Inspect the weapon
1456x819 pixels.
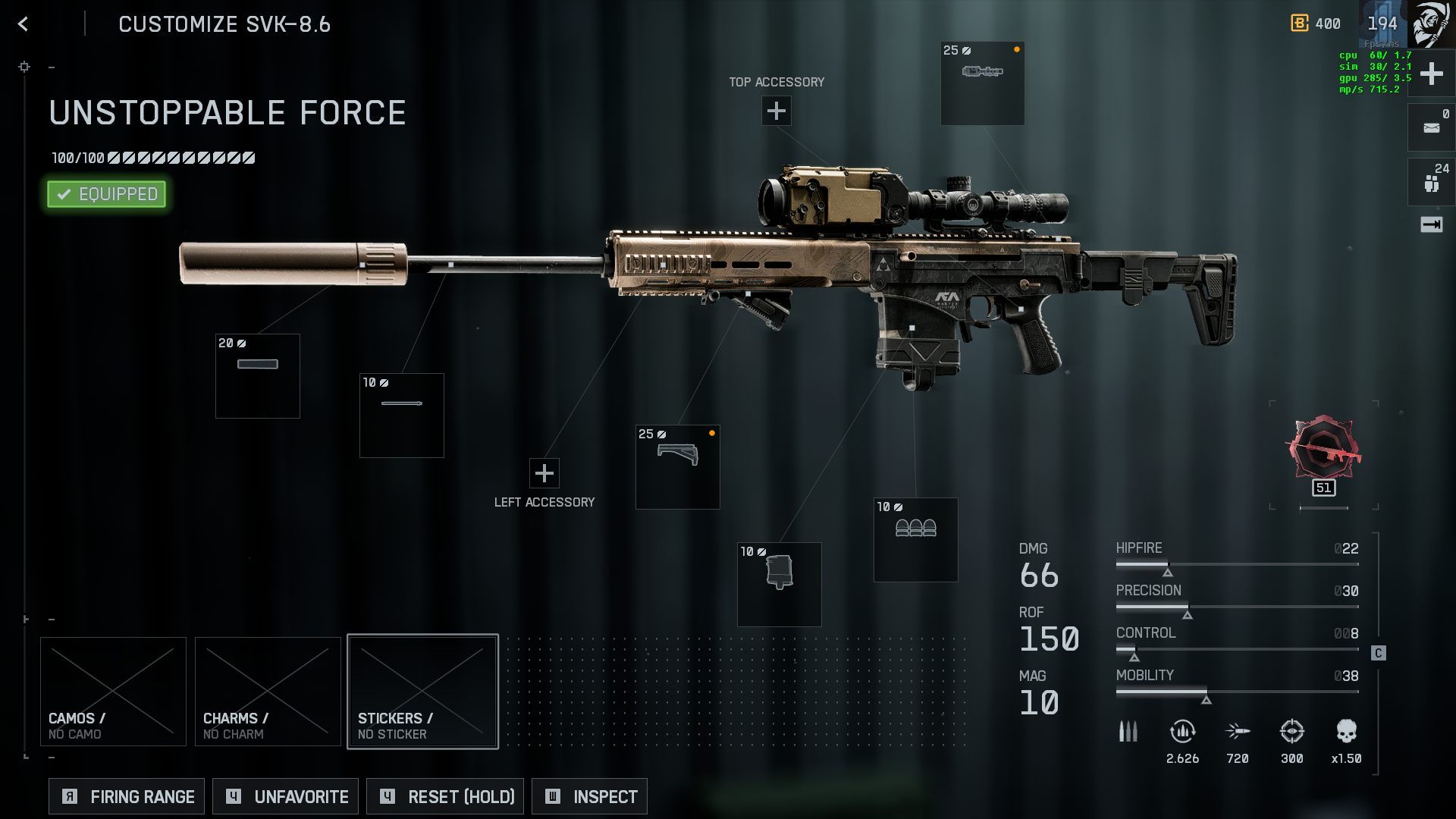(589, 796)
